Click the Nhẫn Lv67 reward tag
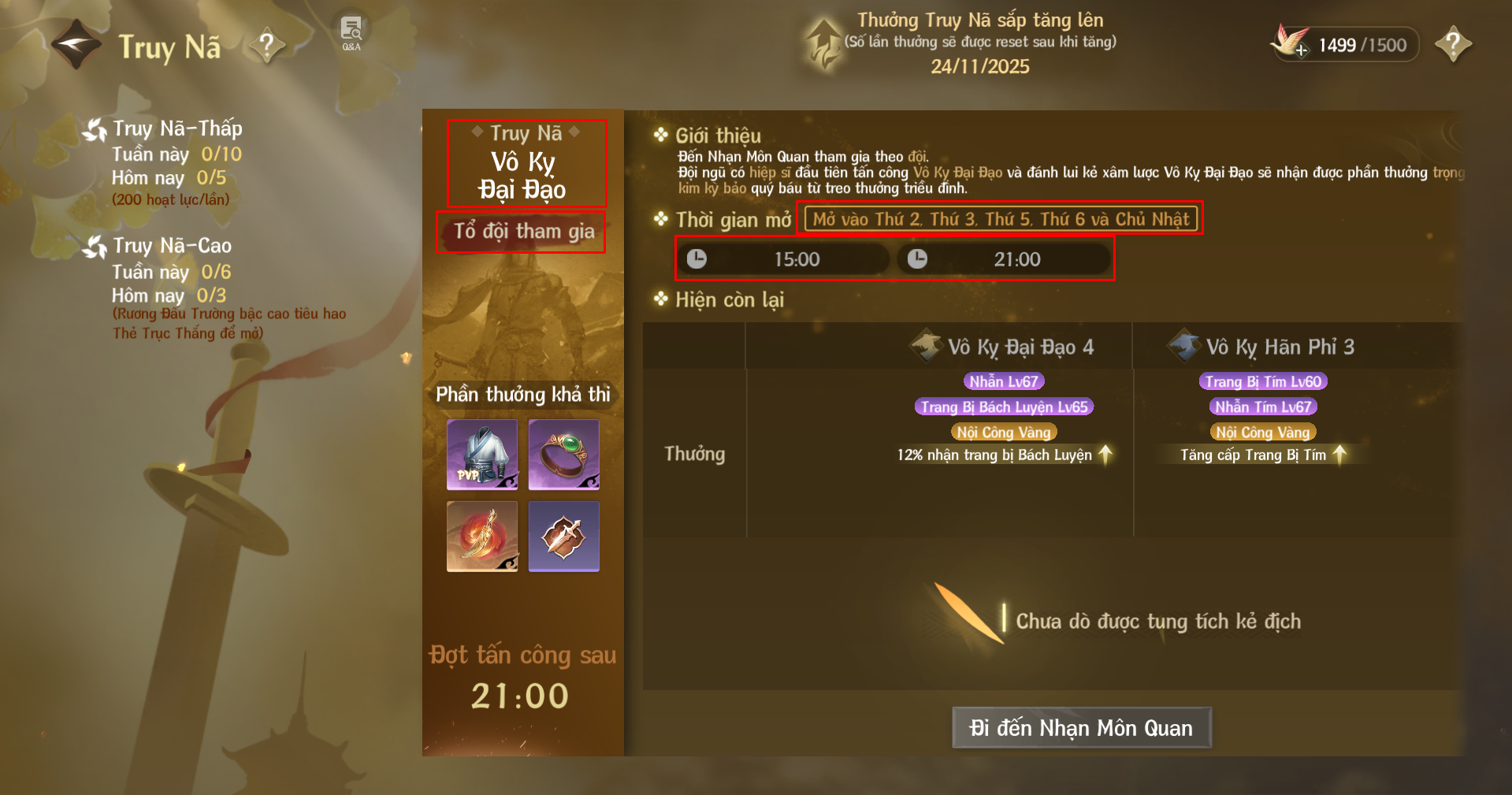 pyautogui.click(x=1003, y=382)
